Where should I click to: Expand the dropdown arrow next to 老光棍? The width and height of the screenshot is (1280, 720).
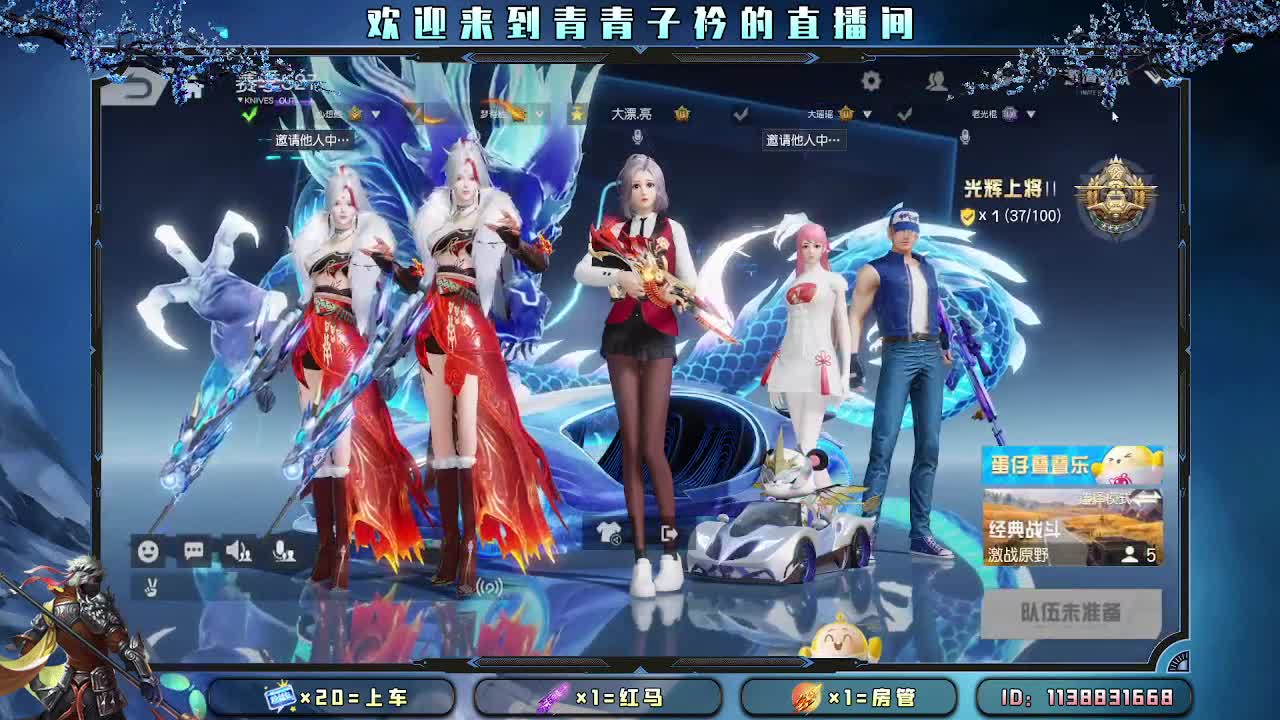[1029, 114]
